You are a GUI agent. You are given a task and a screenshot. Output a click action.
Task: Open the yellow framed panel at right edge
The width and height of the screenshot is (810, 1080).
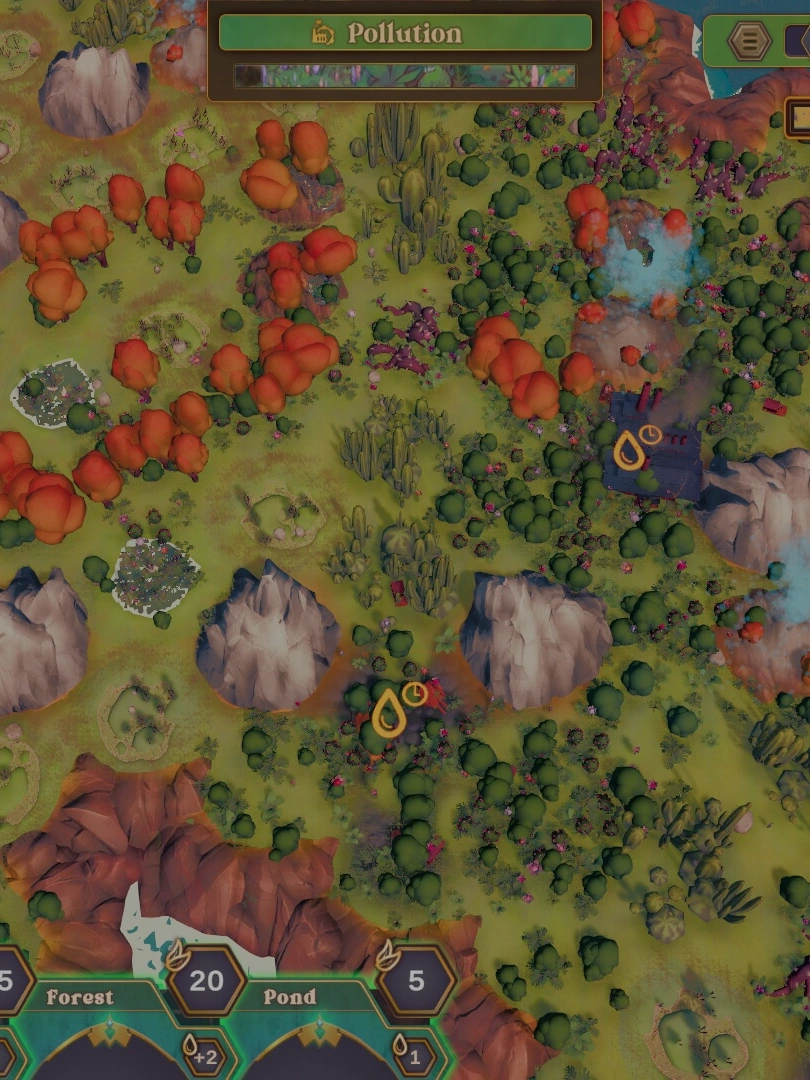pos(798,118)
